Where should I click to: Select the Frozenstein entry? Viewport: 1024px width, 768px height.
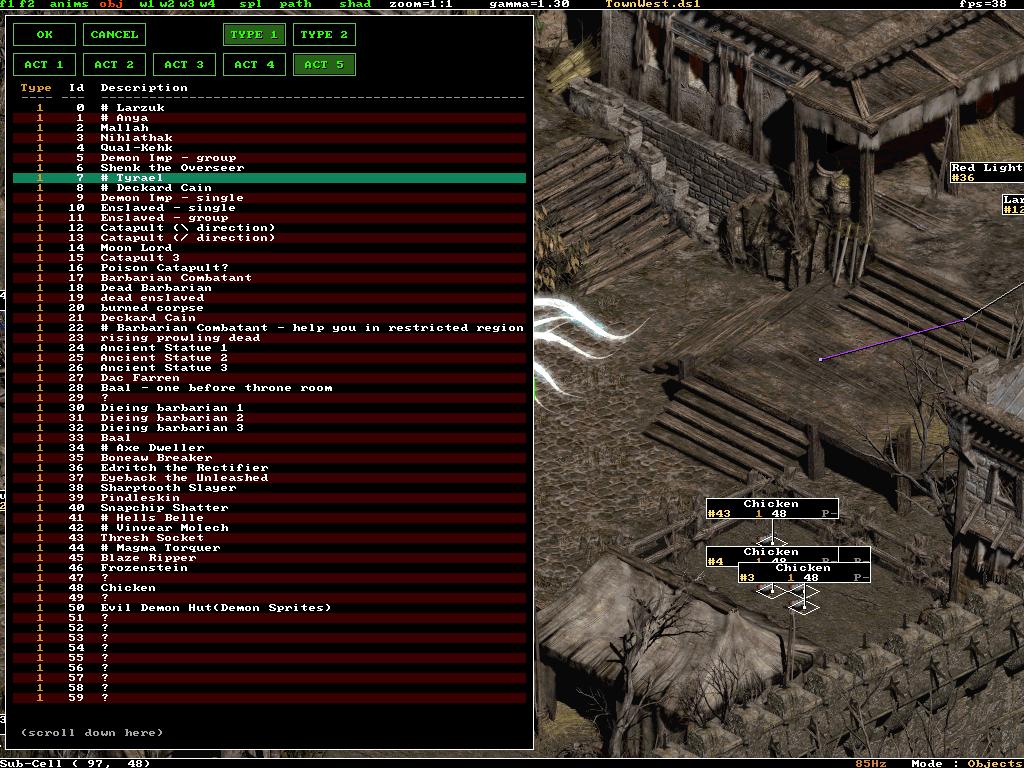pyautogui.click(x=144, y=568)
